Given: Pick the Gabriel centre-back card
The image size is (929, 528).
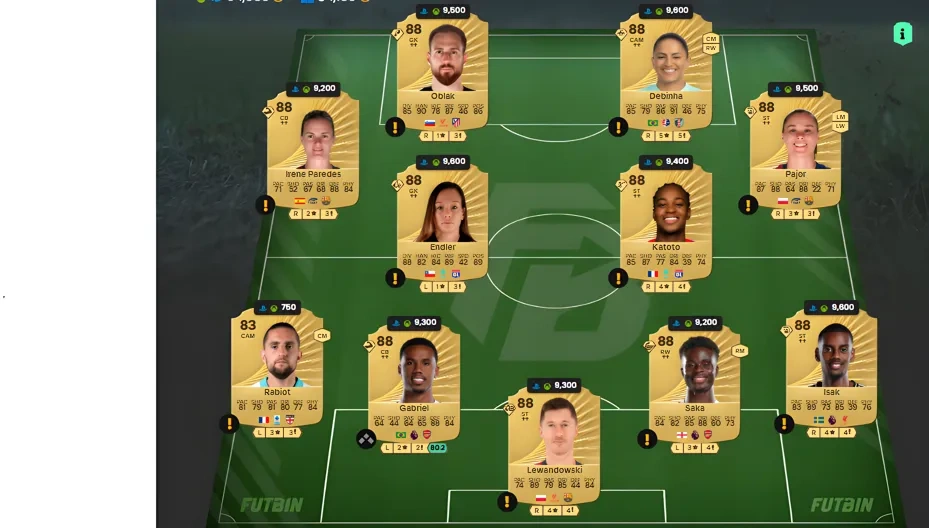Looking at the screenshot, I should point(414,385).
